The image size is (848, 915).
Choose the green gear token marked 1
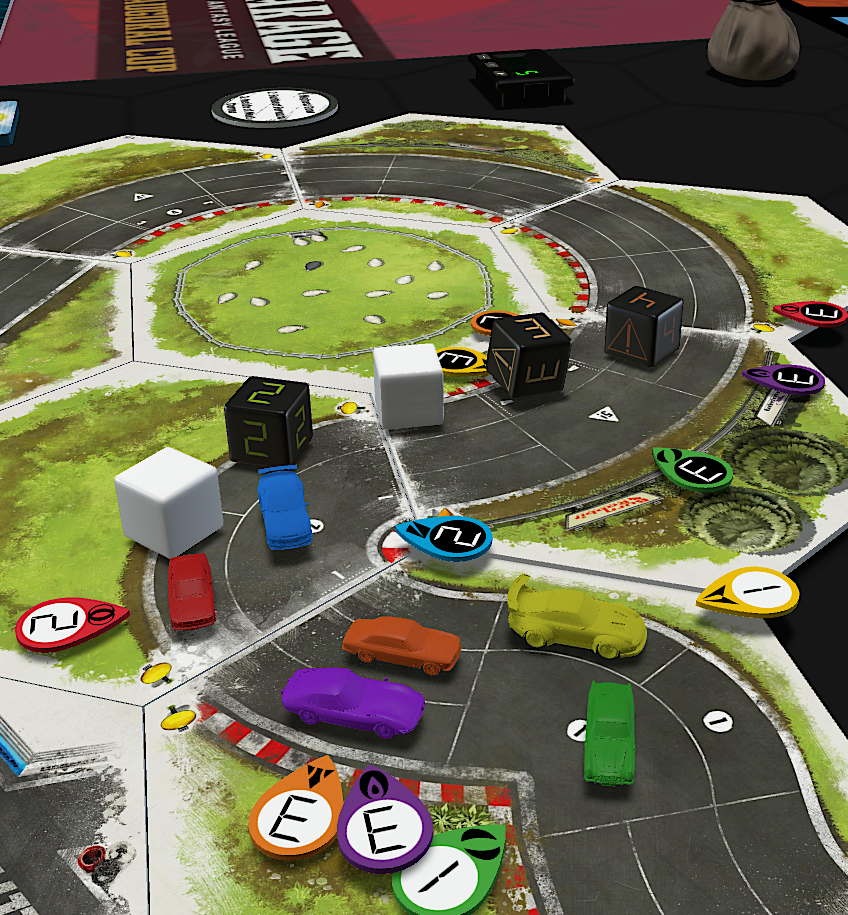pyautogui.click(x=450, y=872)
